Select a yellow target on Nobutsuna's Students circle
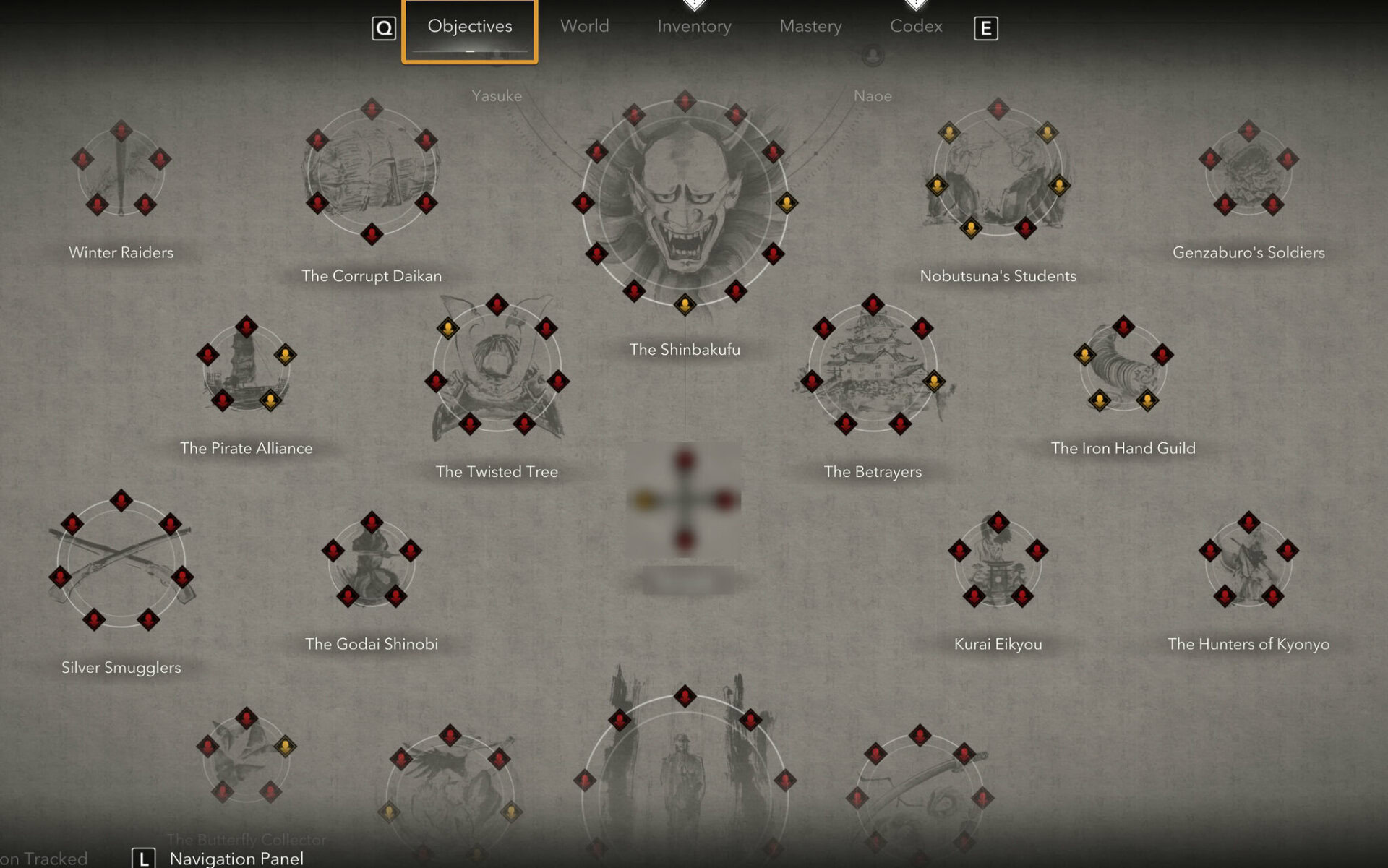The height and width of the screenshot is (868, 1388). [x=950, y=132]
